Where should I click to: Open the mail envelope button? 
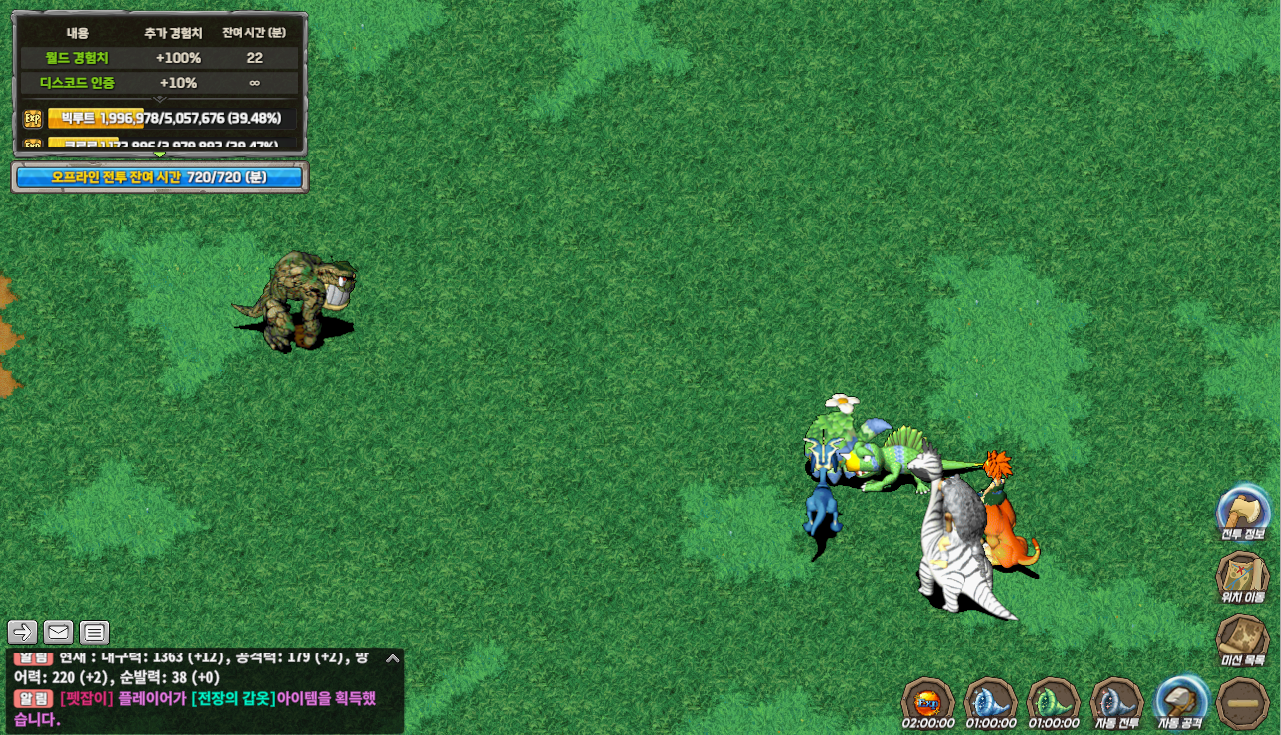tap(59, 632)
